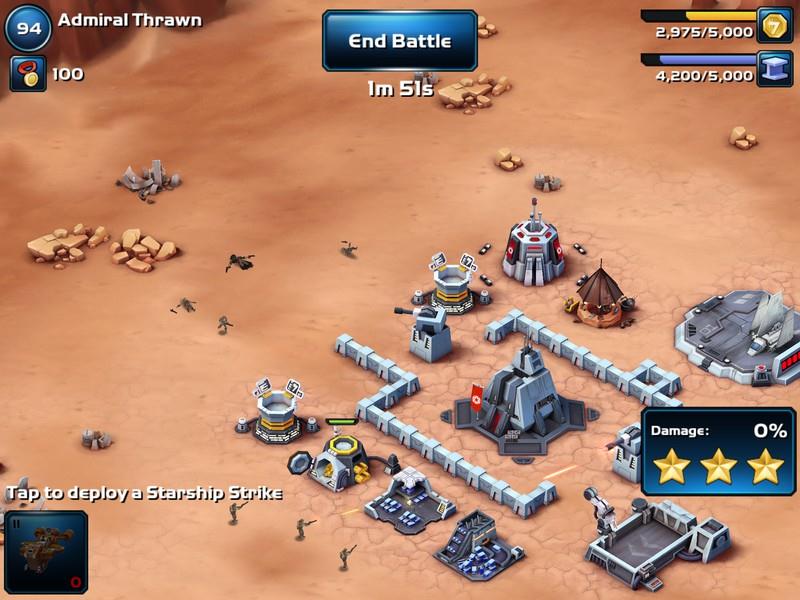Viewport: 800px width, 600px height.
Task: Tap the gold credits icon
Action: coord(774,25)
